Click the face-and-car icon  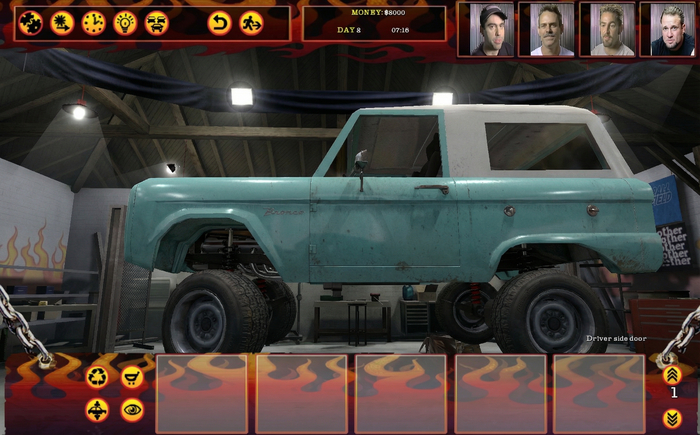coord(156,22)
